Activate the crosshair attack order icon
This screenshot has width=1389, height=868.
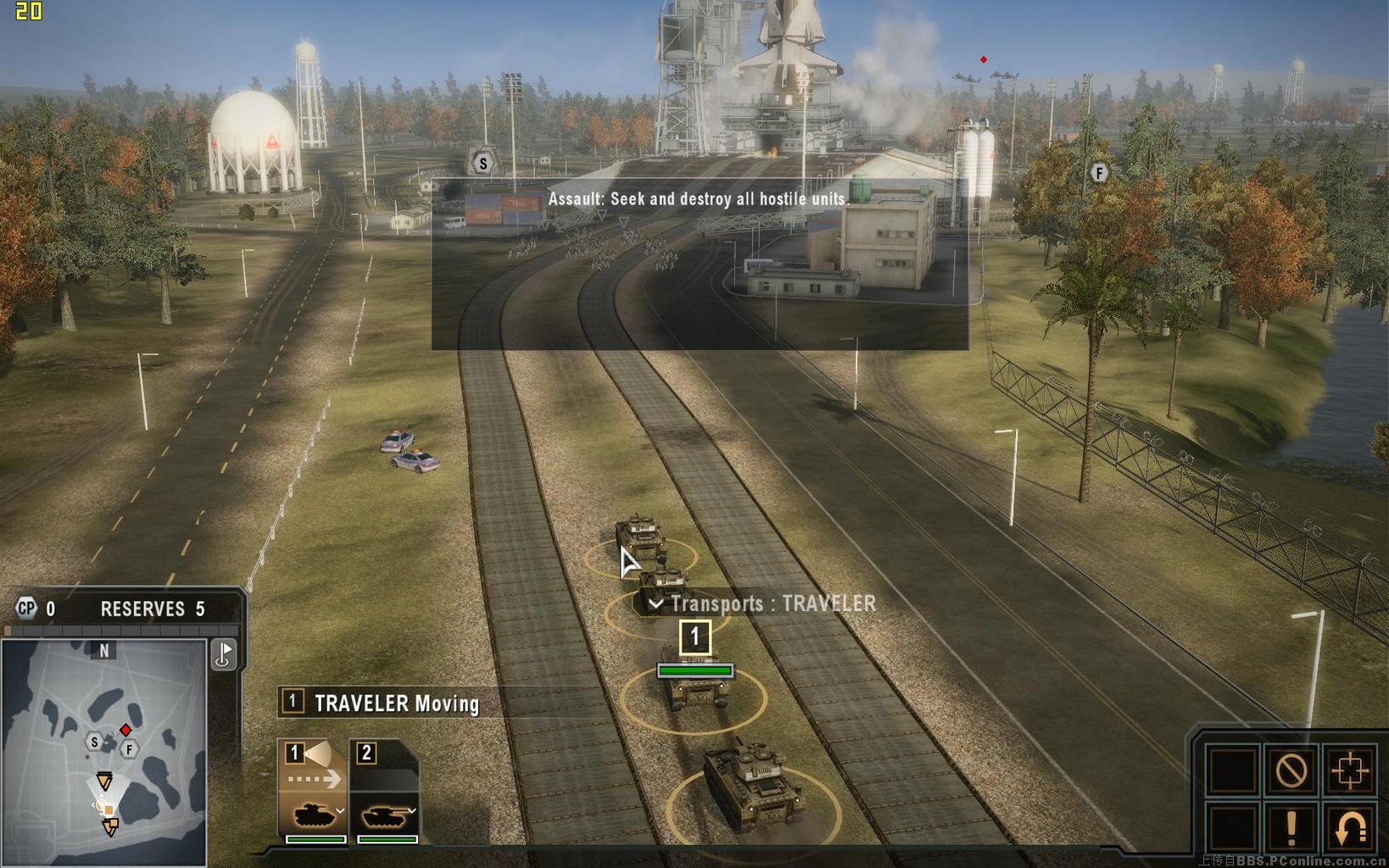[1349, 771]
